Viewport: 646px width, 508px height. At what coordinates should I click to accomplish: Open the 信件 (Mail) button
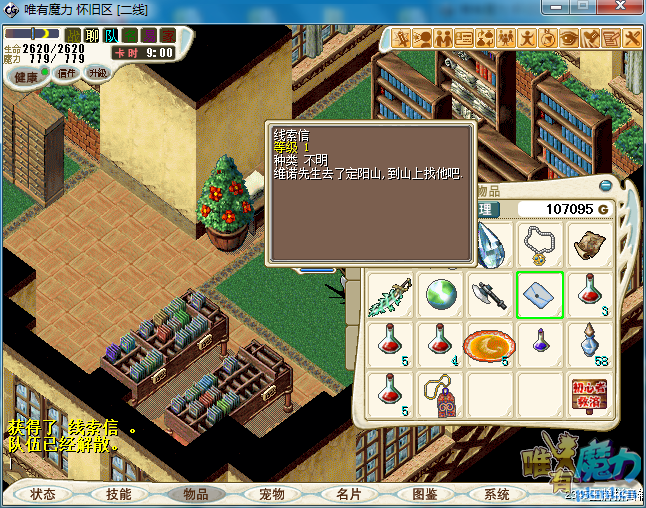67,73
